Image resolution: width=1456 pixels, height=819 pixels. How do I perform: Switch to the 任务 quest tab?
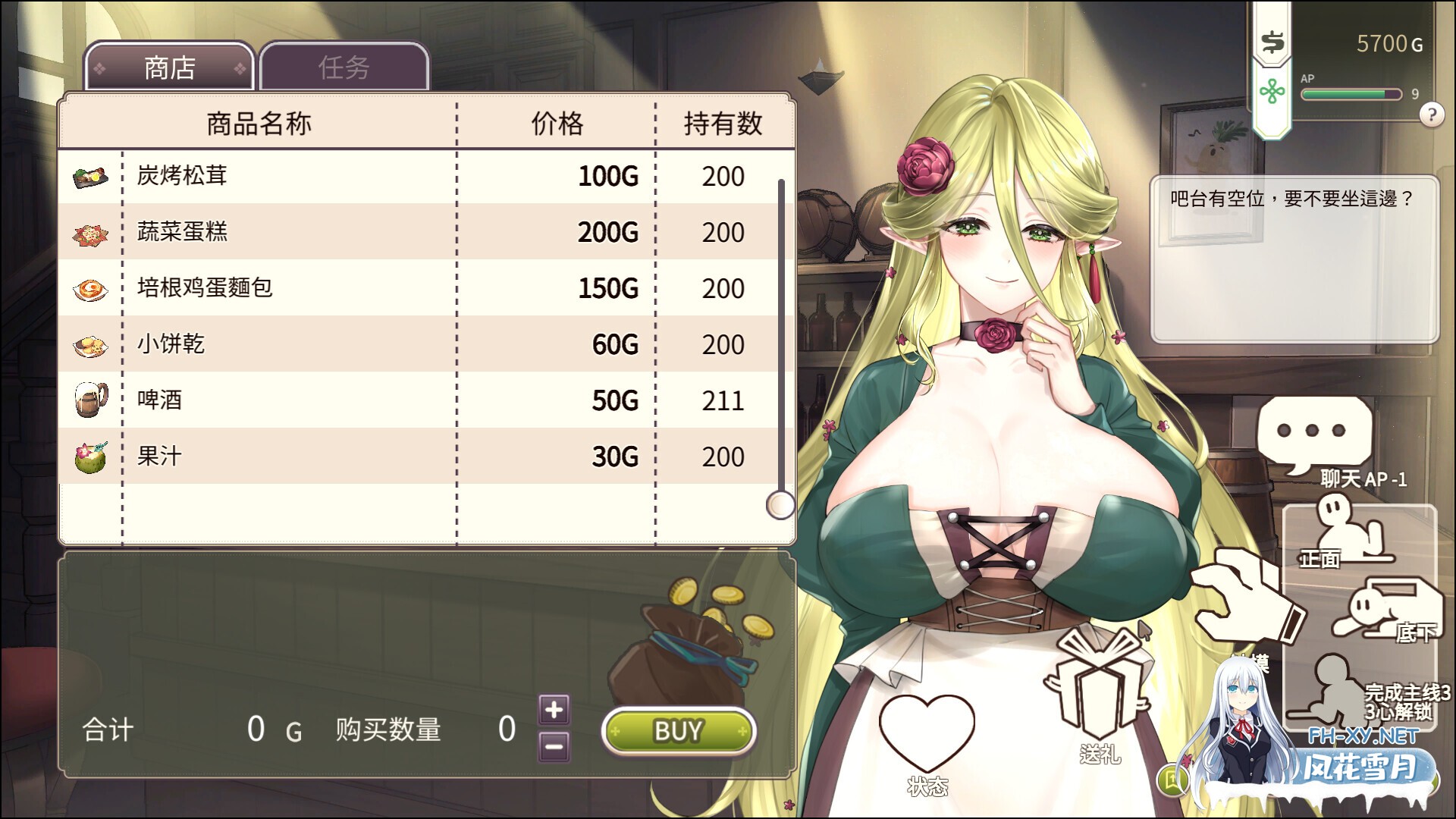coord(343,67)
